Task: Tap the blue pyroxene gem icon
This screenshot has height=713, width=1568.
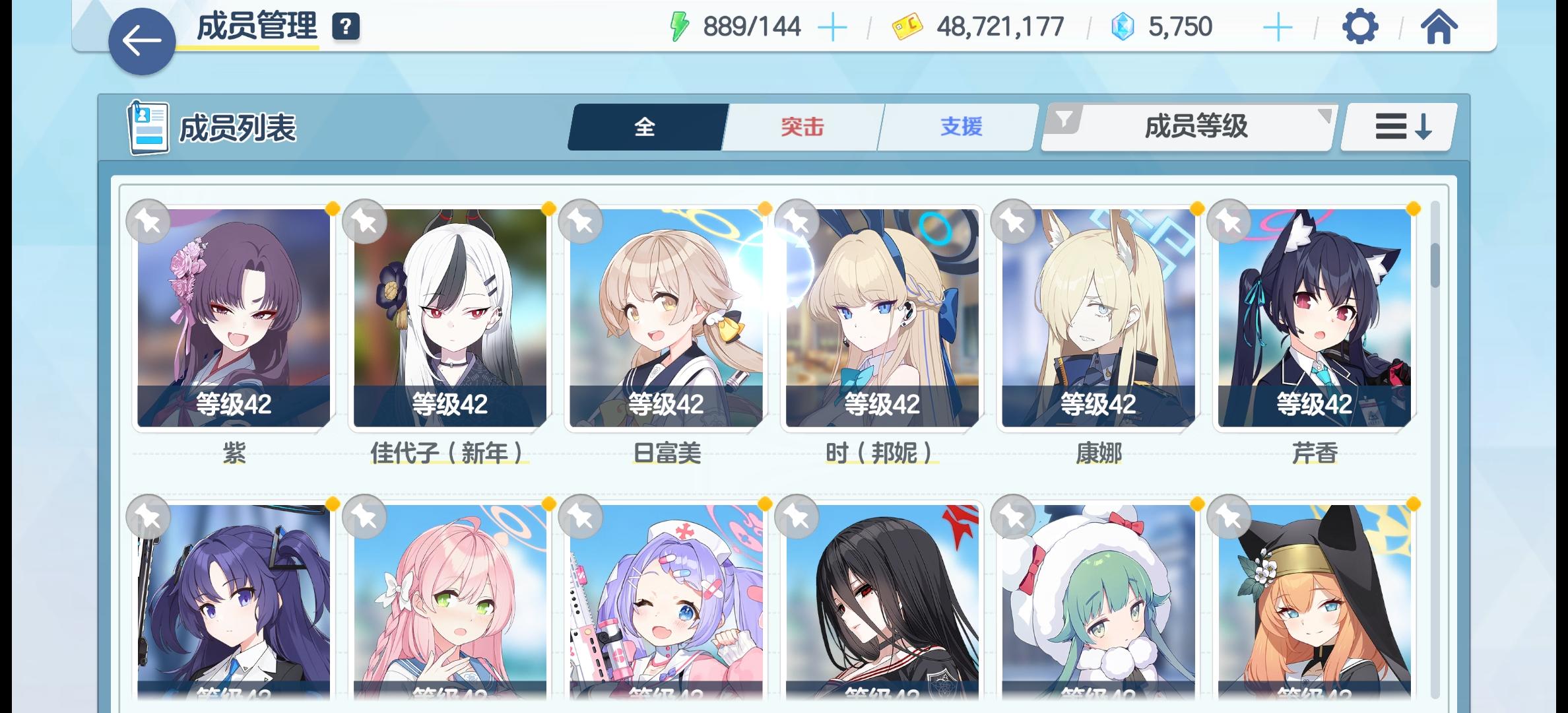Action: (x=1122, y=26)
